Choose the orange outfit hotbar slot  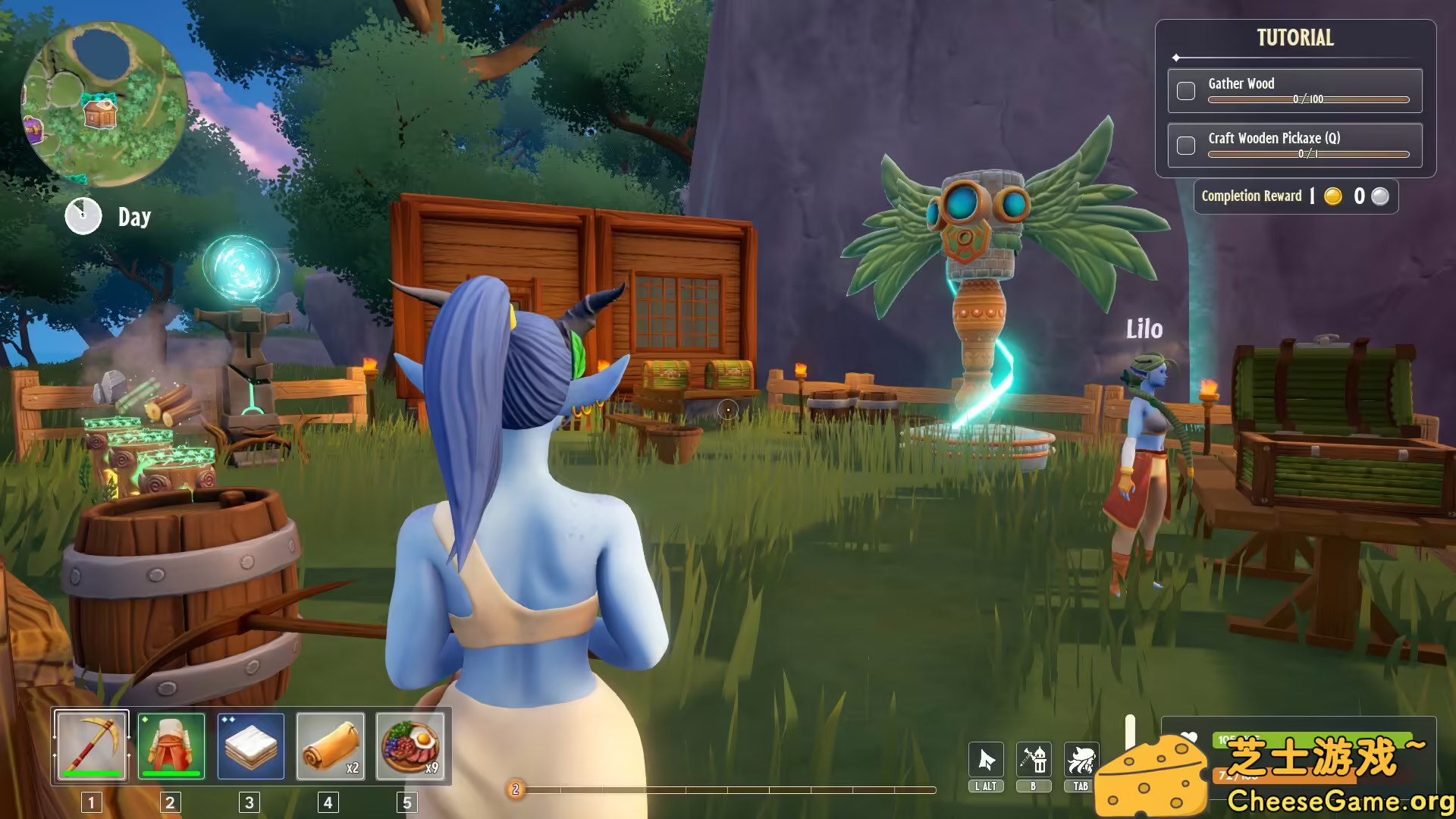click(171, 746)
